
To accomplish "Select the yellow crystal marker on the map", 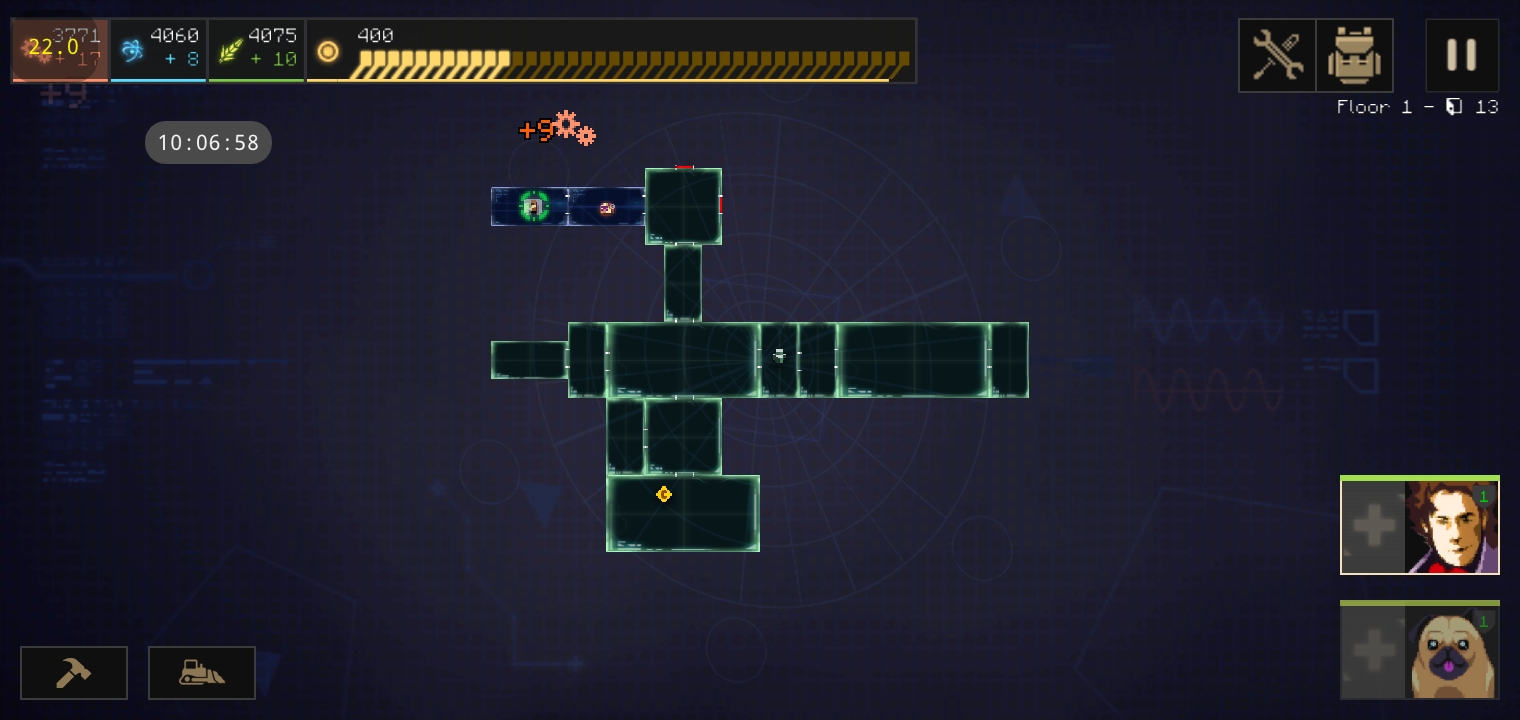I will pos(663,494).
